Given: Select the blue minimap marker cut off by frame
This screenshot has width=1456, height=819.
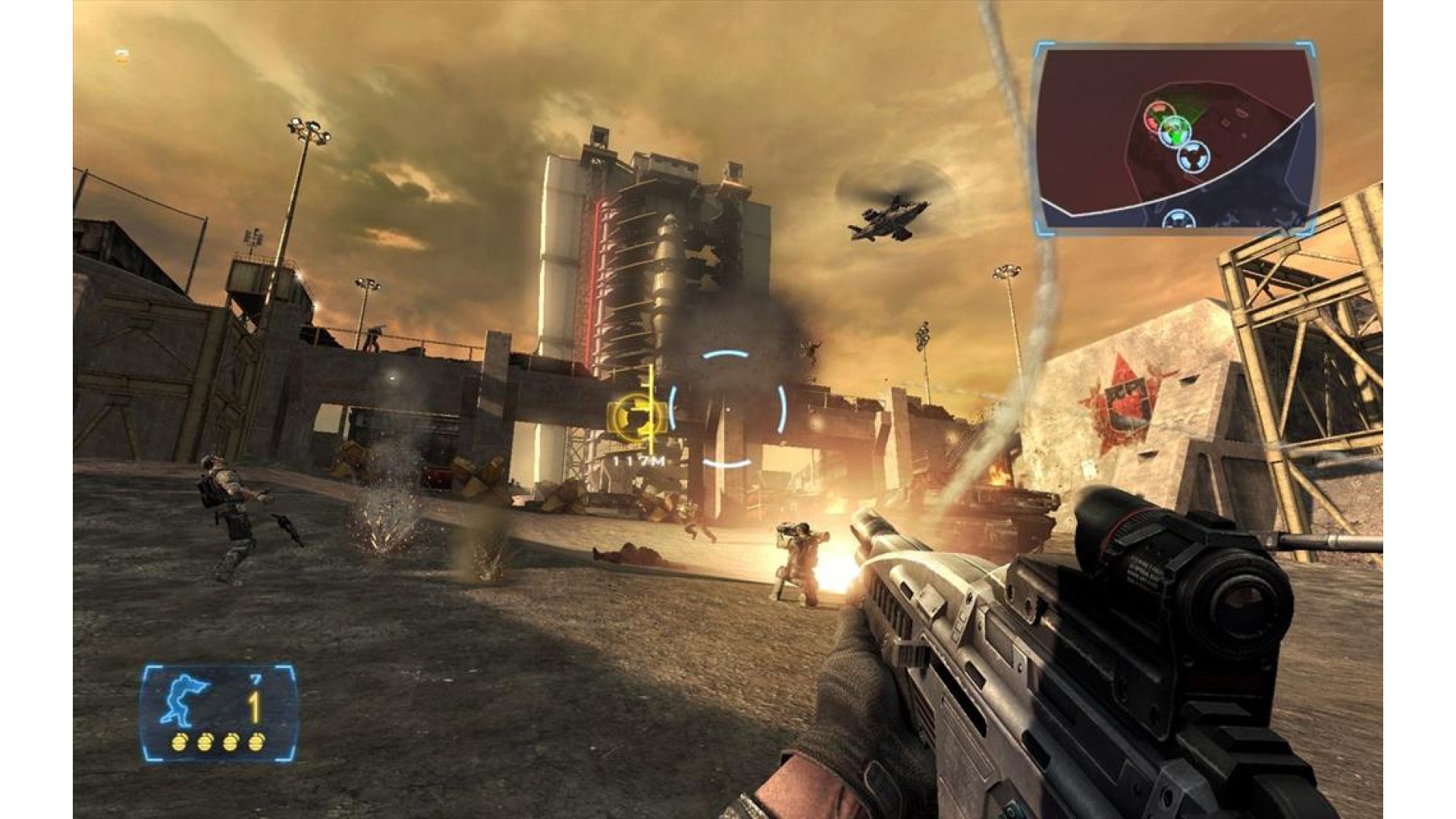Looking at the screenshot, I should pos(1178,220).
